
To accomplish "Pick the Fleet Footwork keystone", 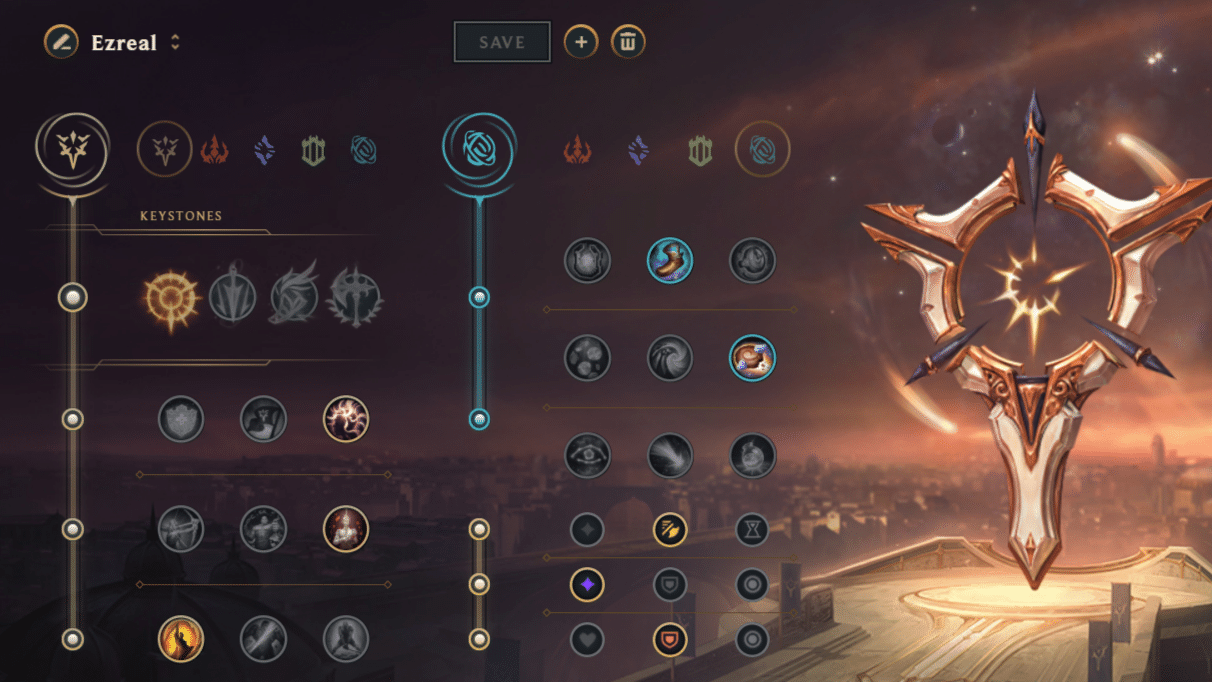I will pyautogui.click(x=294, y=298).
